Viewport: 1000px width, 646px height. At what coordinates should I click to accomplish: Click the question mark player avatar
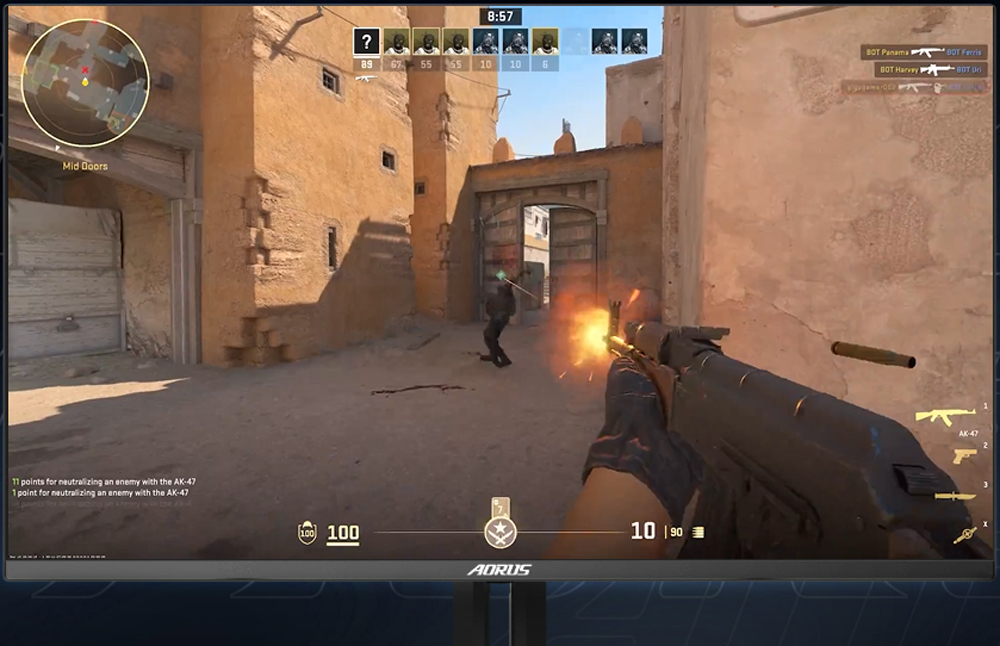click(367, 42)
